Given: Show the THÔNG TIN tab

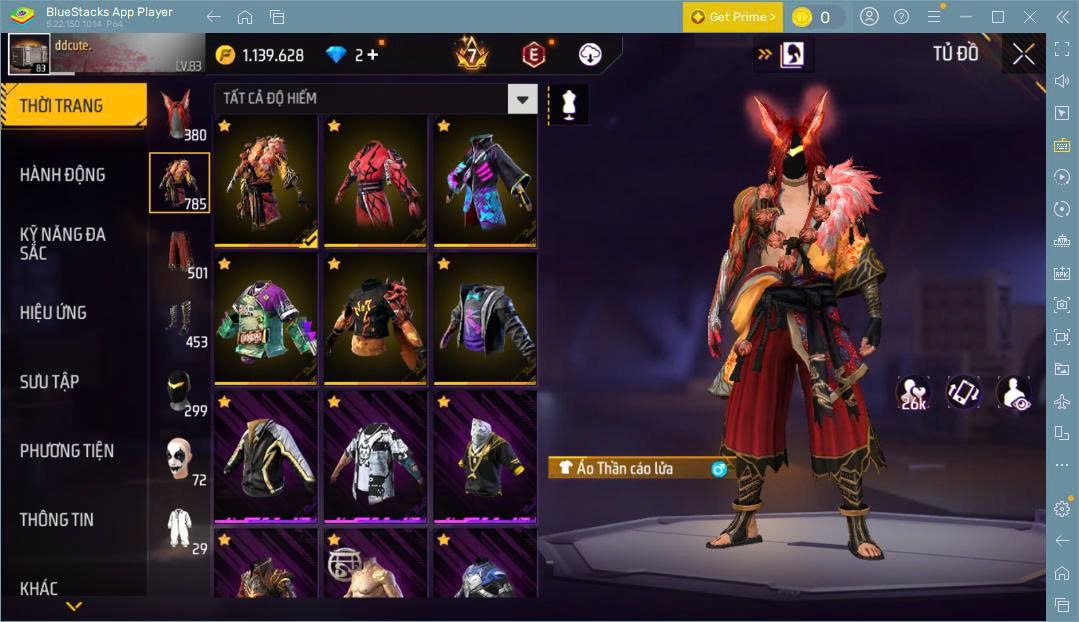Looking at the screenshot, I should click(56, 520).
